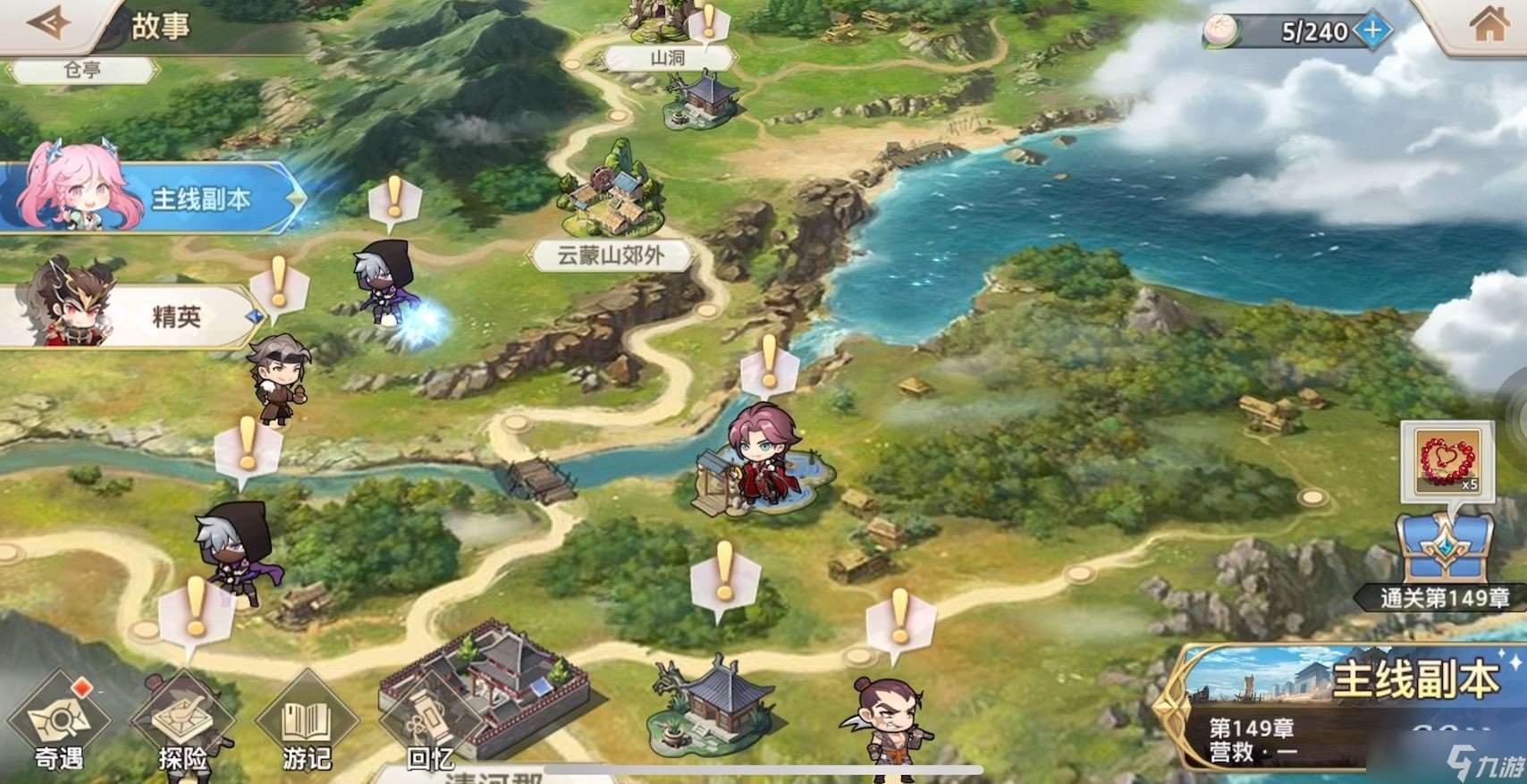1527x784 pixels.
Task: Click the plus button to add dumpling currency
Action: click(x=1373, y=28)
